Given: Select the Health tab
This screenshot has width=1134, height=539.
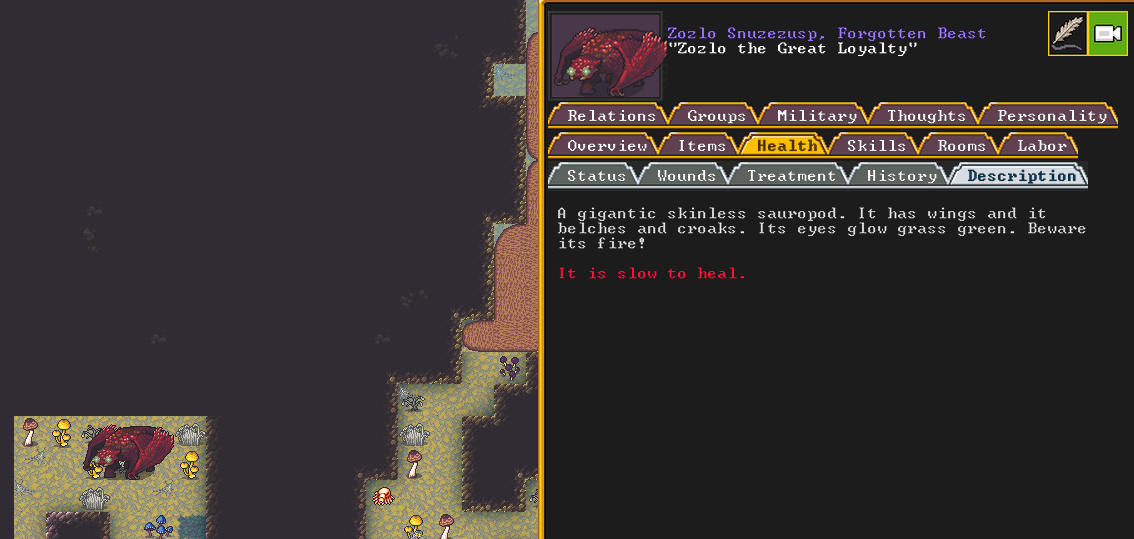Looking at the screenshot, I should click(x=787, y=146).
